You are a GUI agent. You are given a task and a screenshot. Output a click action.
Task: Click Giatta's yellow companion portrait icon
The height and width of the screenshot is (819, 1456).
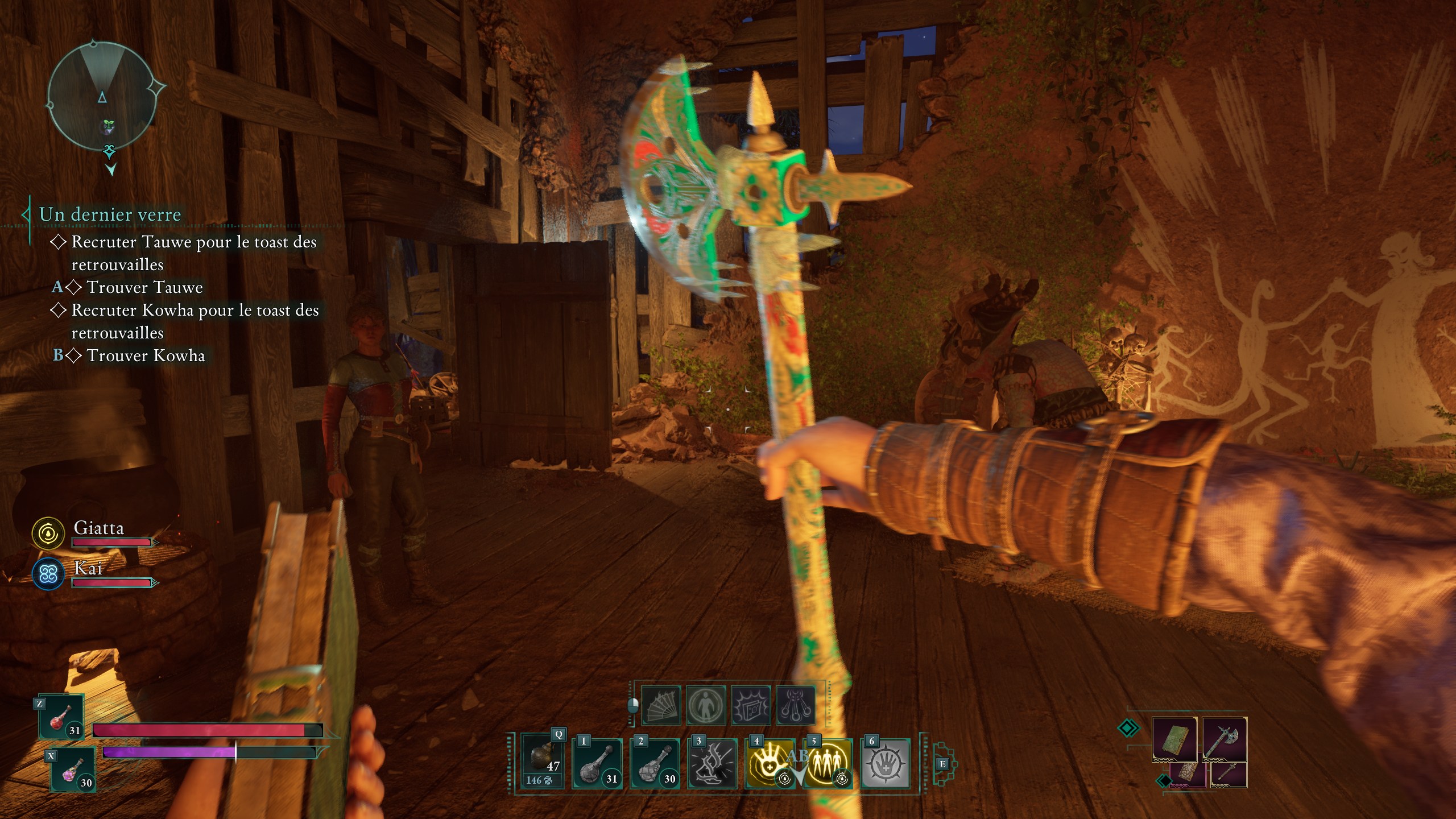[x=48, y=533]
